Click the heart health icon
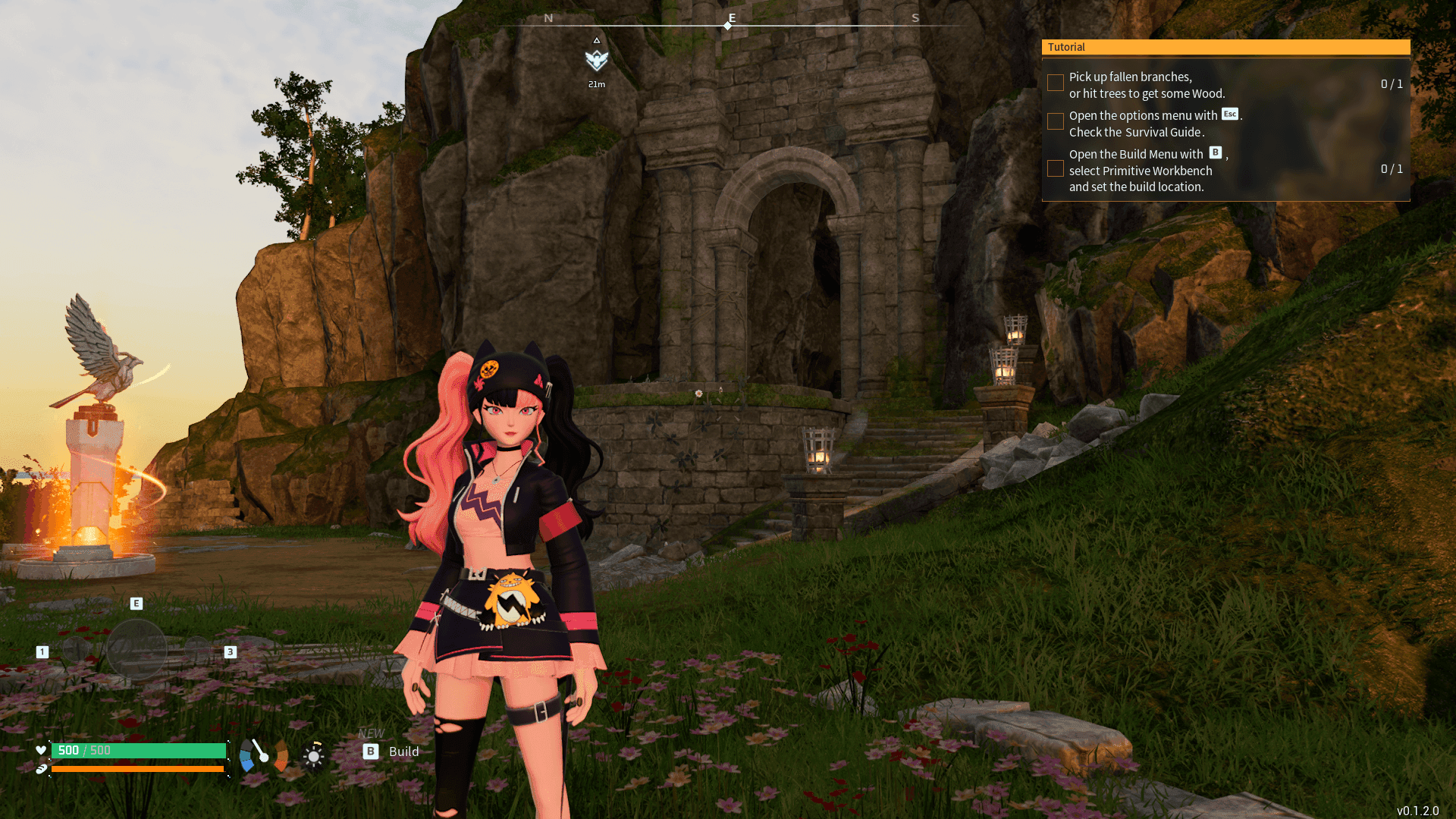This screenshot has width=1456, height=819. 41,751
